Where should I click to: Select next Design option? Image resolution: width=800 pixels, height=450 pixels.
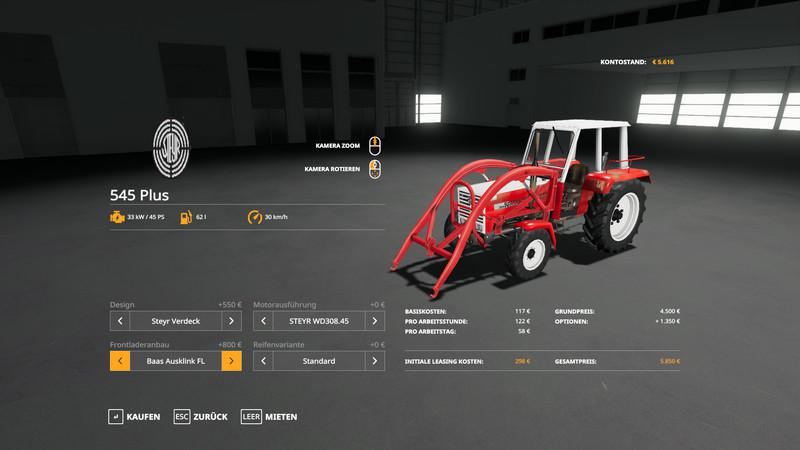coord(231,321)
